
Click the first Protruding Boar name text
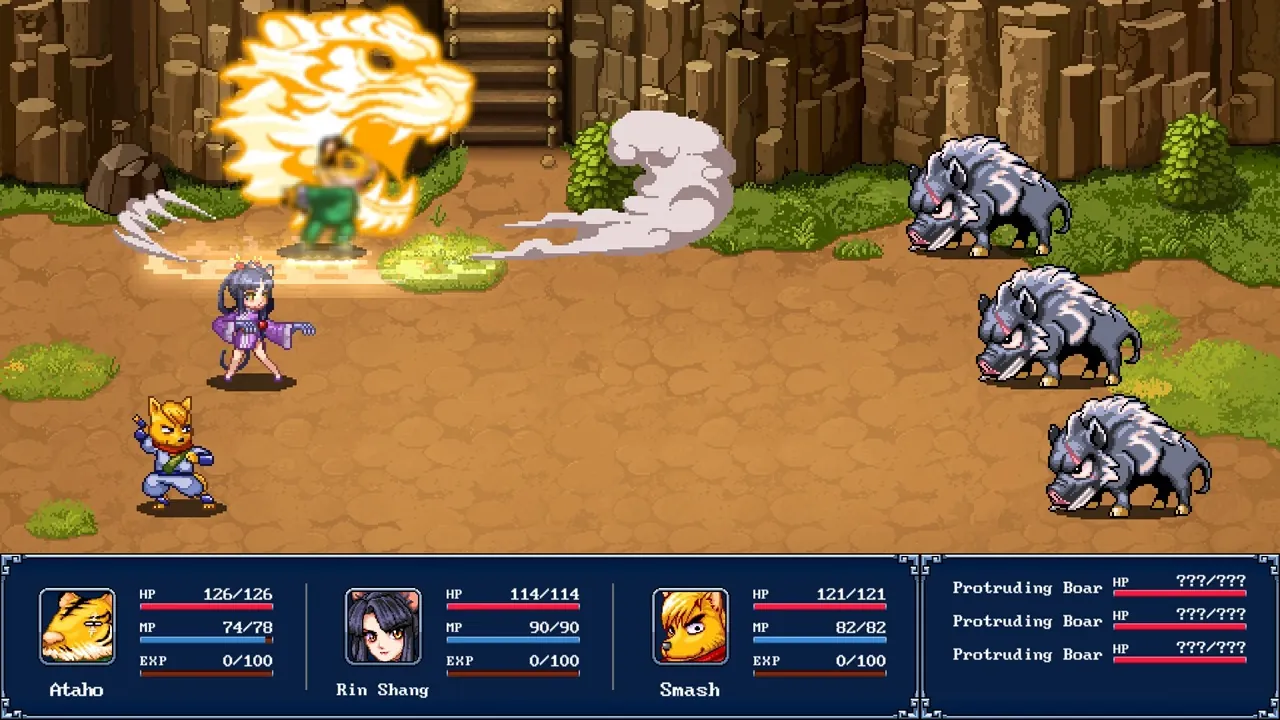click(1027, 588)
